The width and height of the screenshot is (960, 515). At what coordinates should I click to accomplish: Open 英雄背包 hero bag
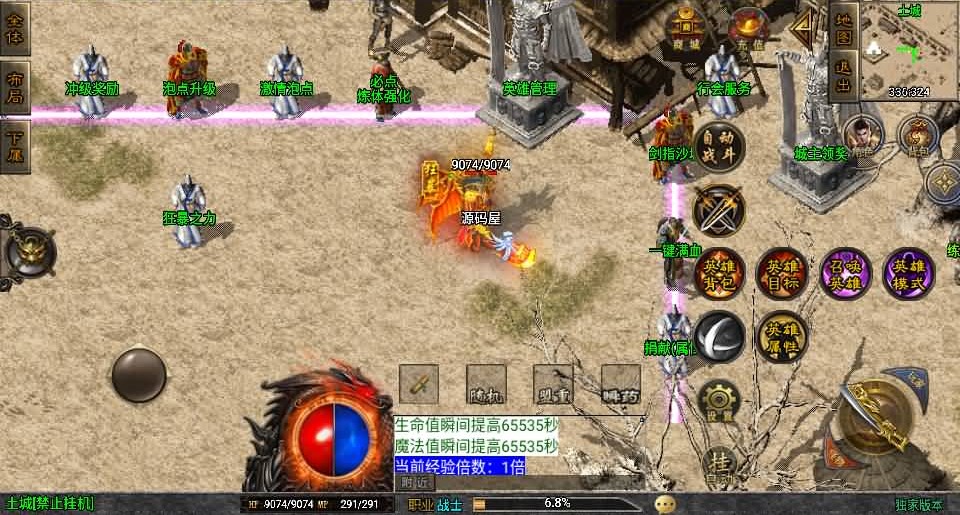[719, 274]
